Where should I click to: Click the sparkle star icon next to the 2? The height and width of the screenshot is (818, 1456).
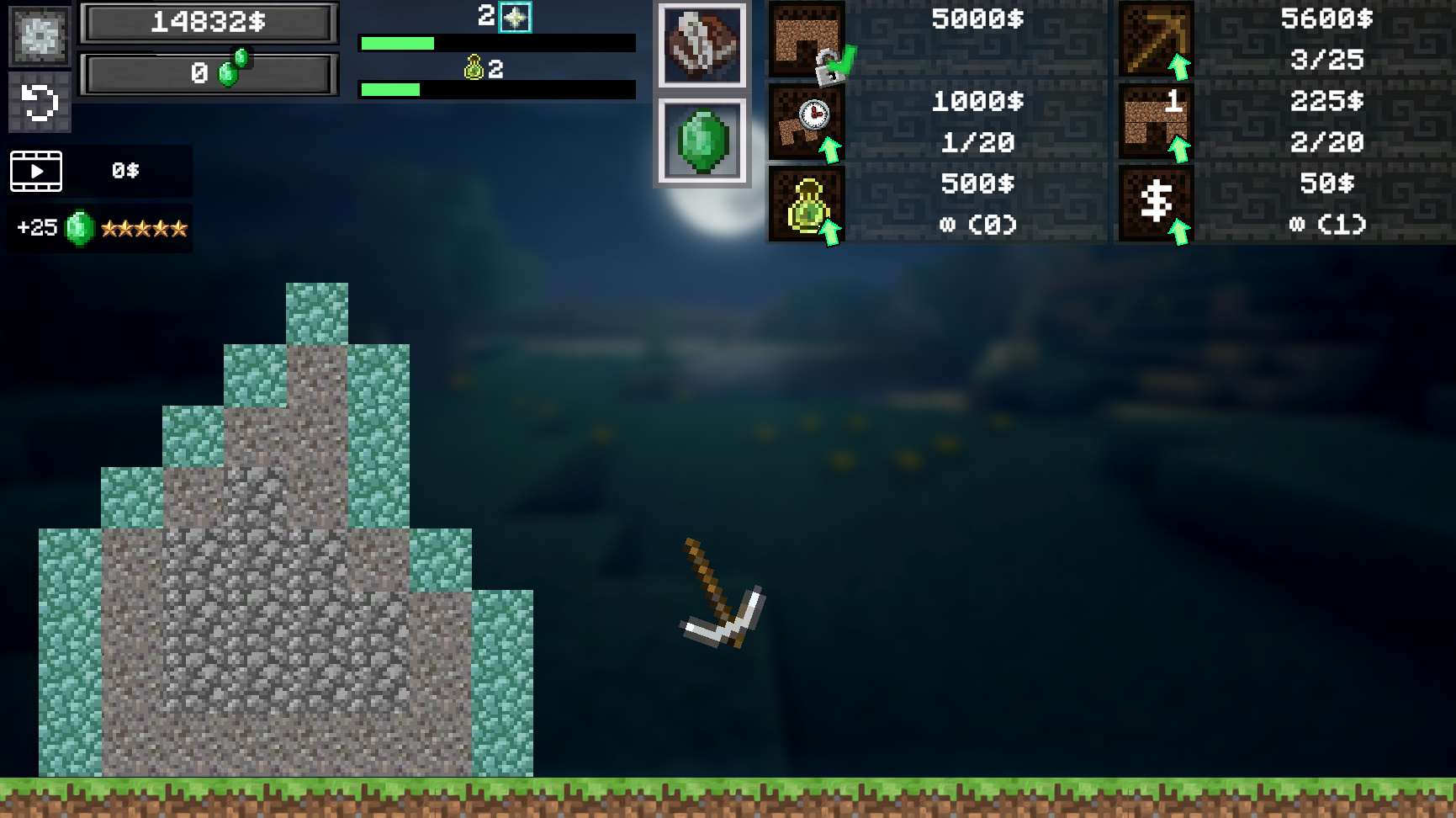(x=516, y=16)
